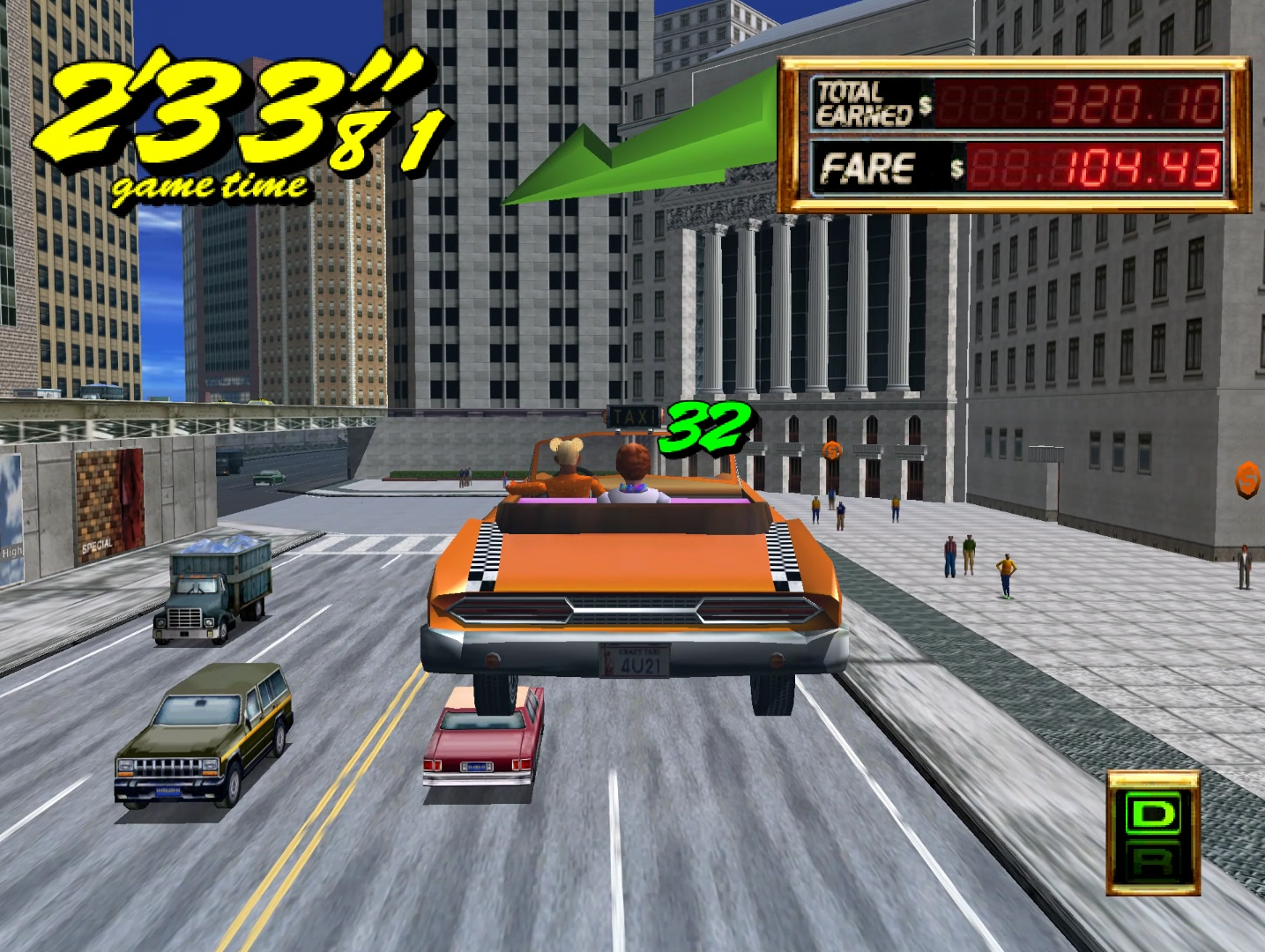Image resolution: width=1265 pixels, height=952 pixels.
Task: Select the D drive gear indicator
Action: 1153,814
